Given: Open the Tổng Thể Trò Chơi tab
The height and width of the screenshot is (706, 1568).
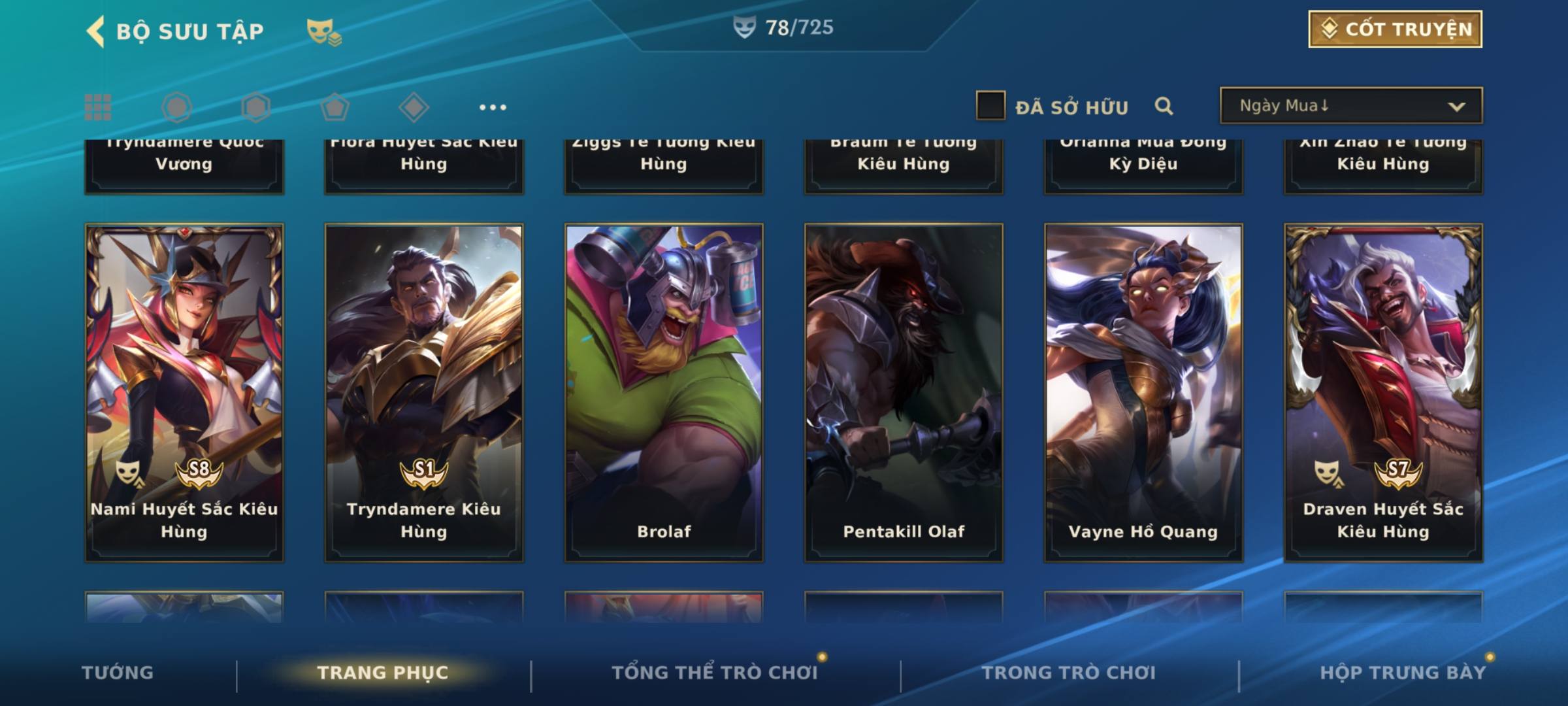Looking at the screenshot, I should click(715, 673).
